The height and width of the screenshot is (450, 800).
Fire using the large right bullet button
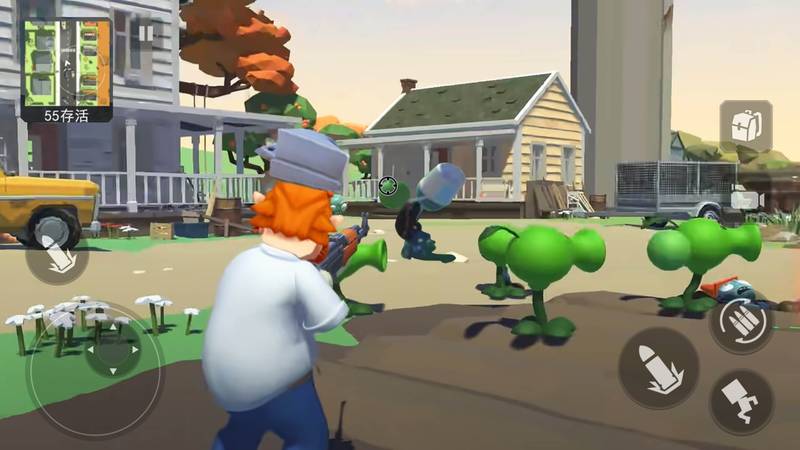tap(657, 367)
